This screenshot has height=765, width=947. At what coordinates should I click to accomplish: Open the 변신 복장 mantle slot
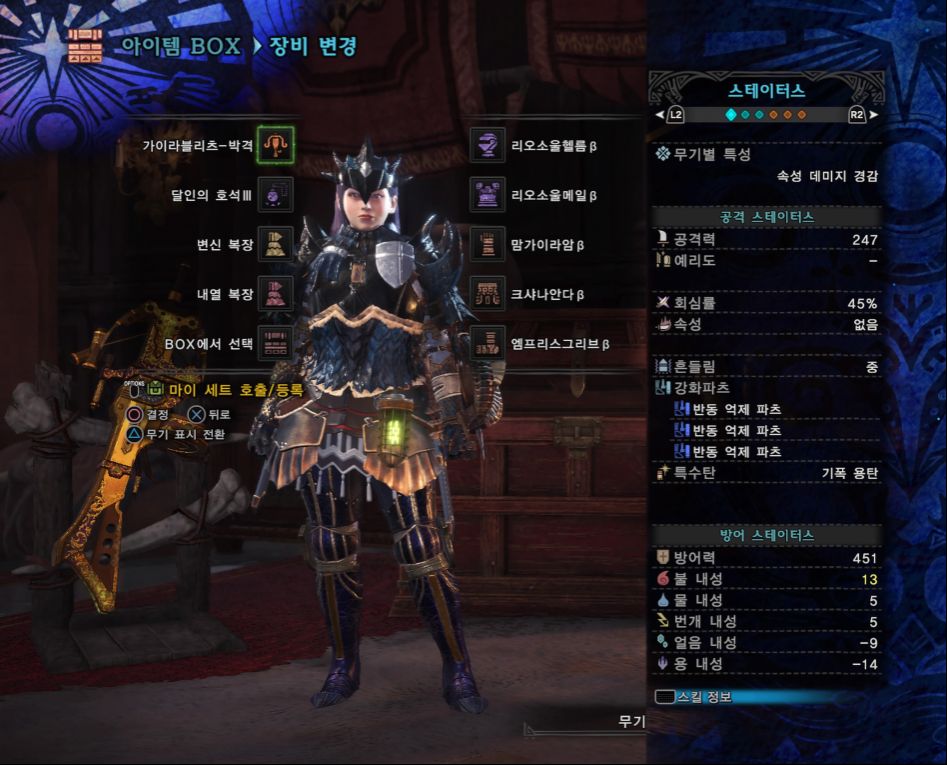click(275, 243)
